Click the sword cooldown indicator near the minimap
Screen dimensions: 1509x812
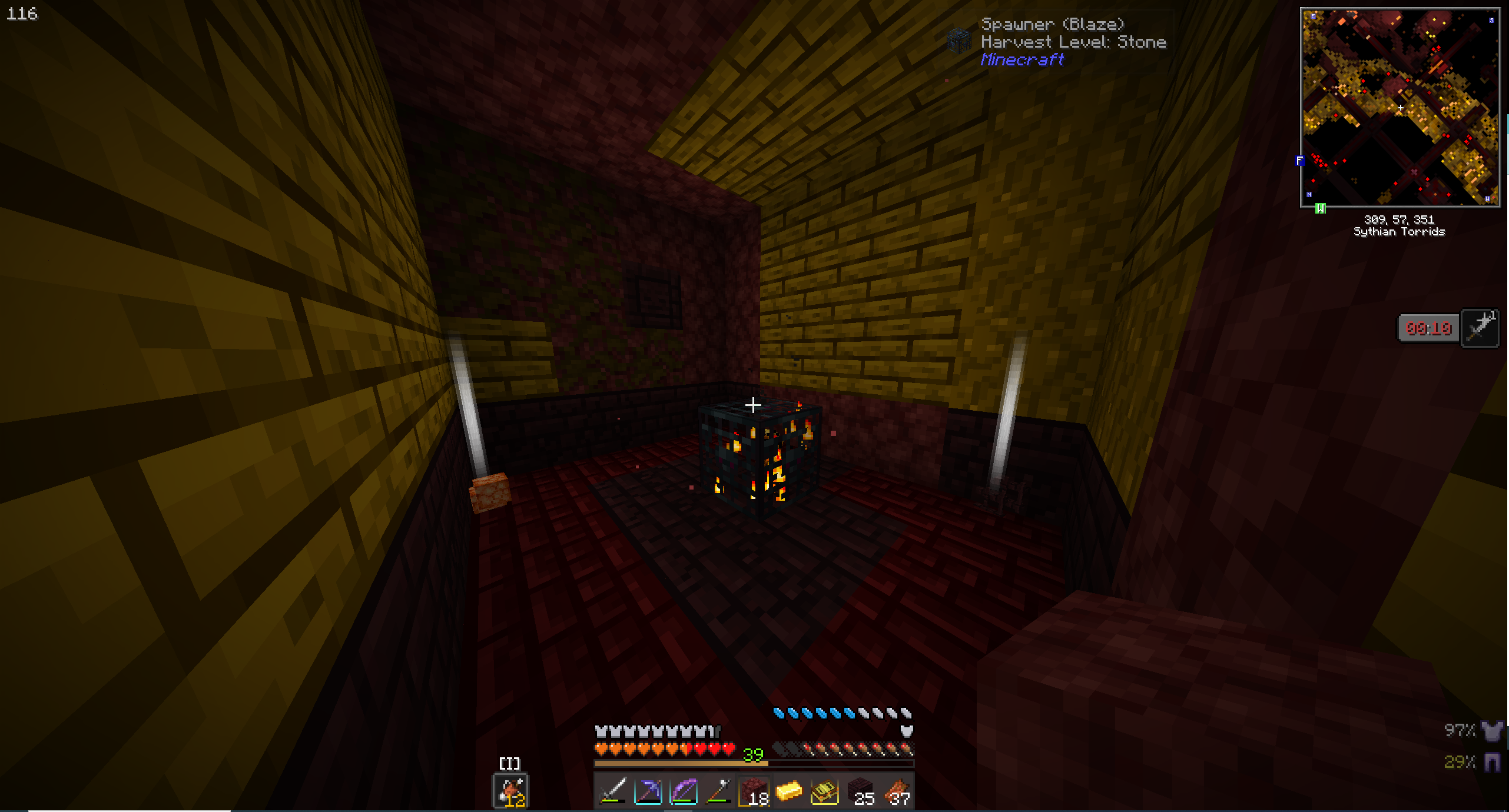click(x=1481, y=328)
